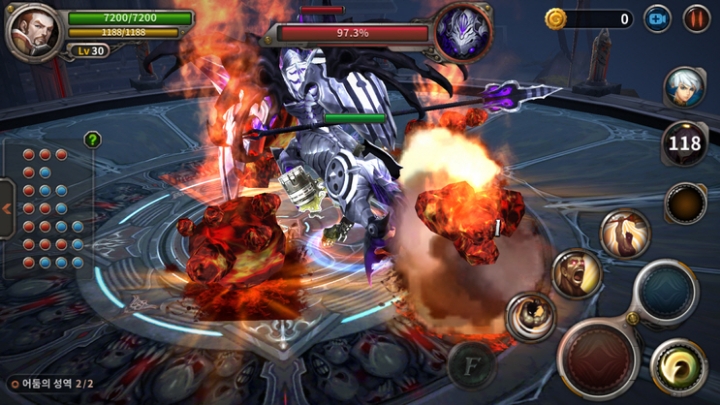The image size is (720, 405).
Task: Hit the large red basic attack button
Action: [598, 358]
